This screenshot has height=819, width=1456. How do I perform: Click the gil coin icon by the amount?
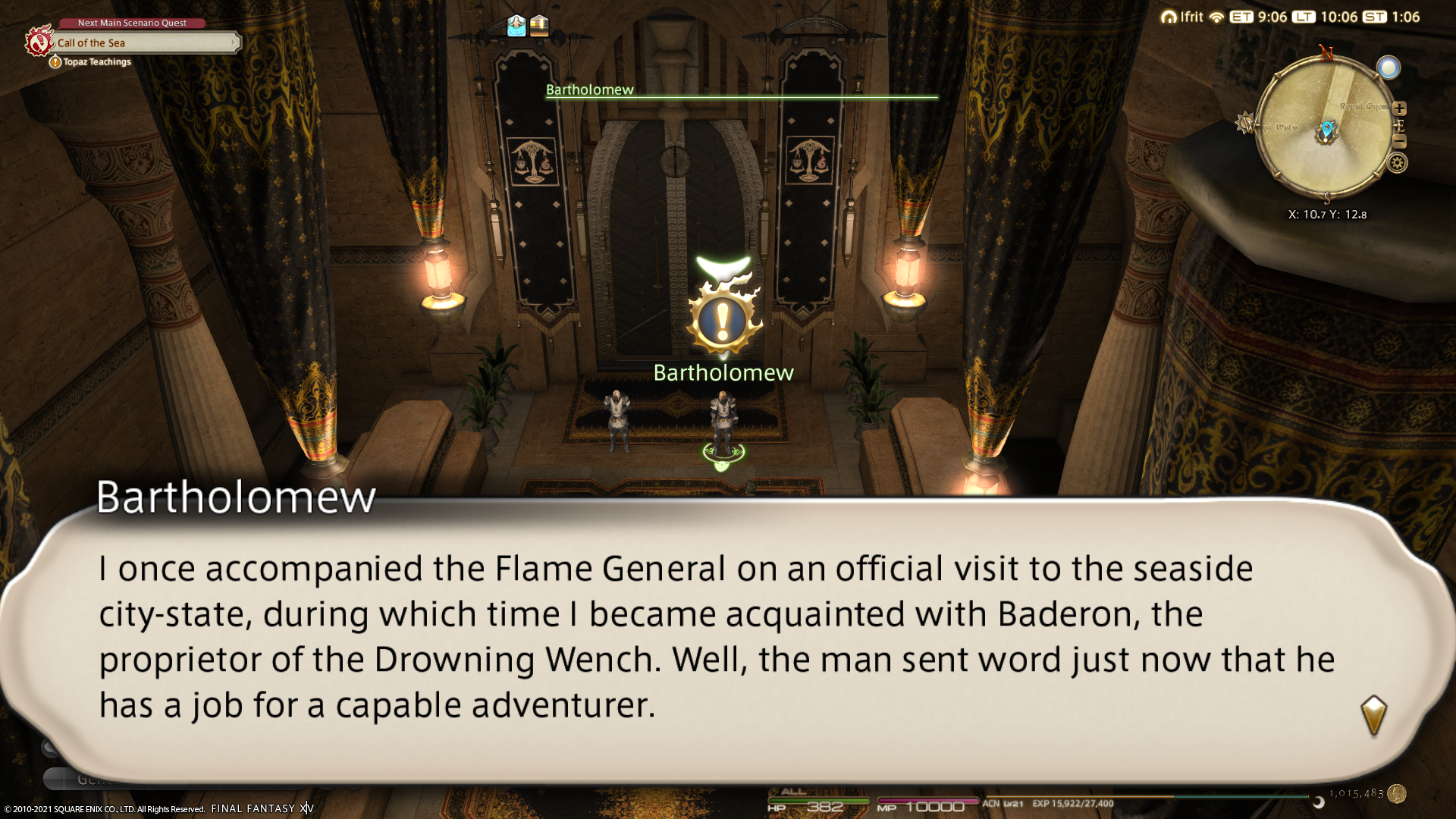[x=1397, y=794]
